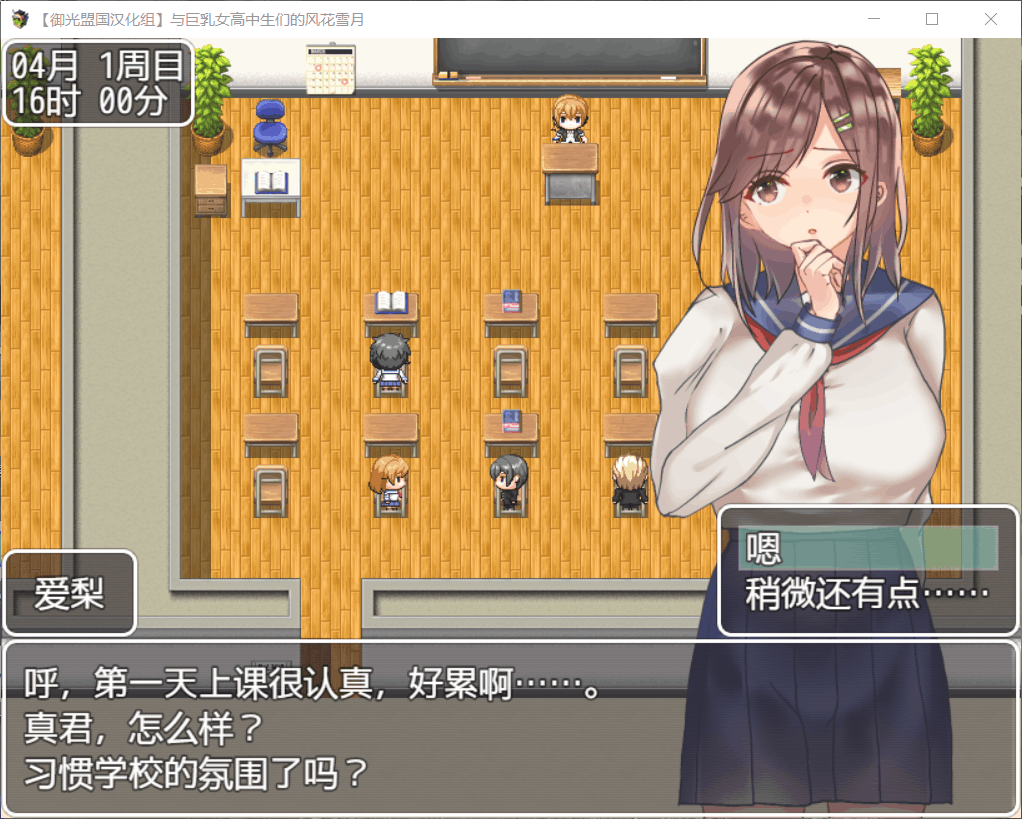This screenshot has height=819, width=1022.
Task: Choose the "嗯" reply option
Action: coord(868,549)
